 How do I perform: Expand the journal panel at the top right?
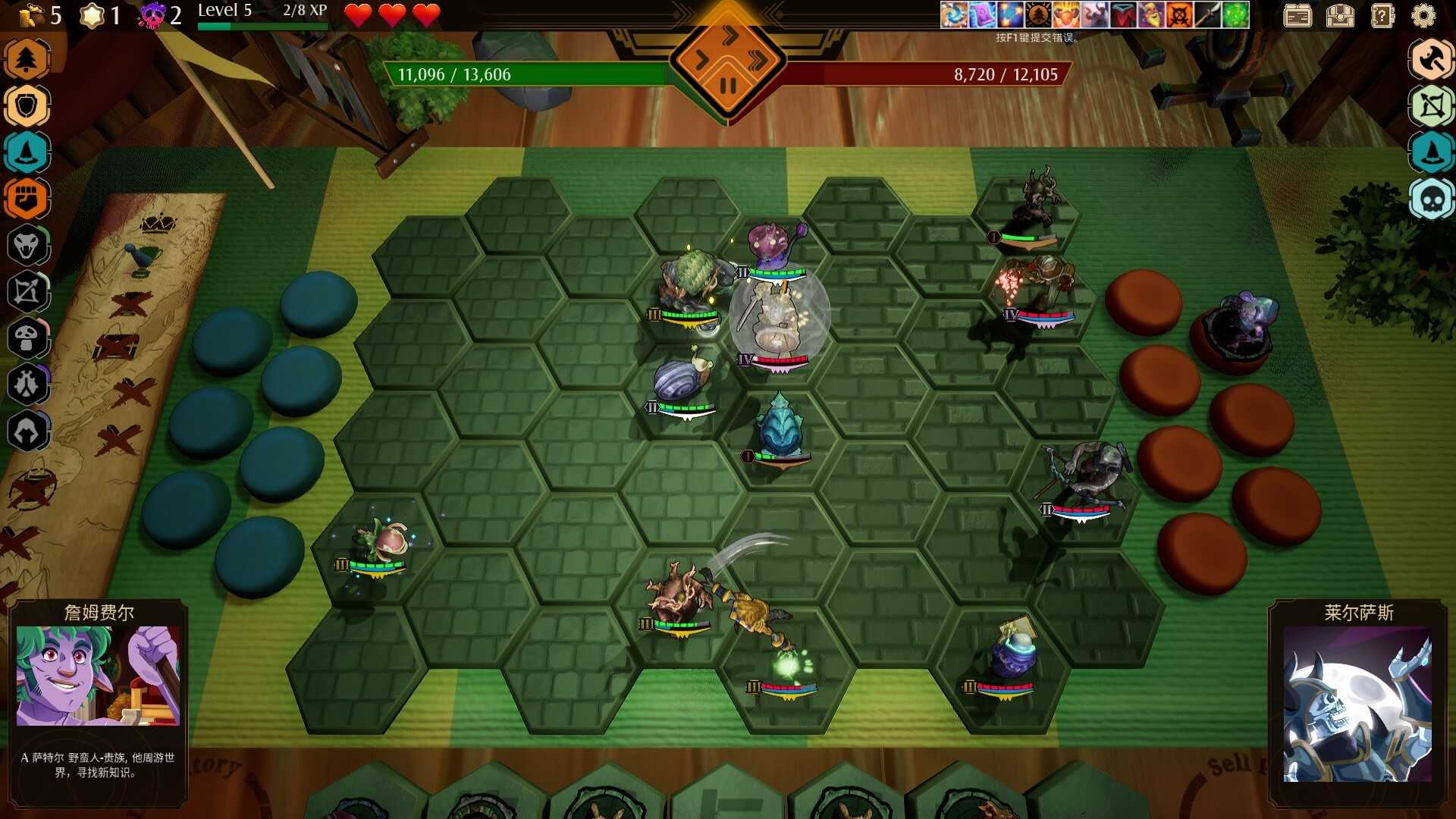(x=1297, y=15)
